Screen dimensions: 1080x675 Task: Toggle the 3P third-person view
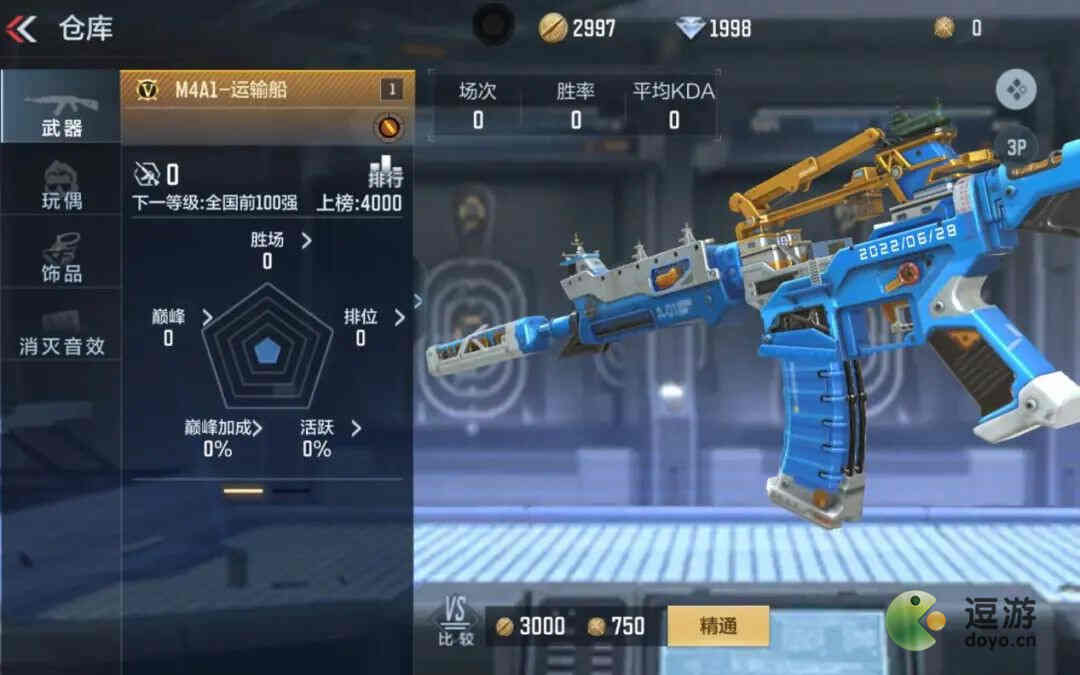click(1016, 148)
